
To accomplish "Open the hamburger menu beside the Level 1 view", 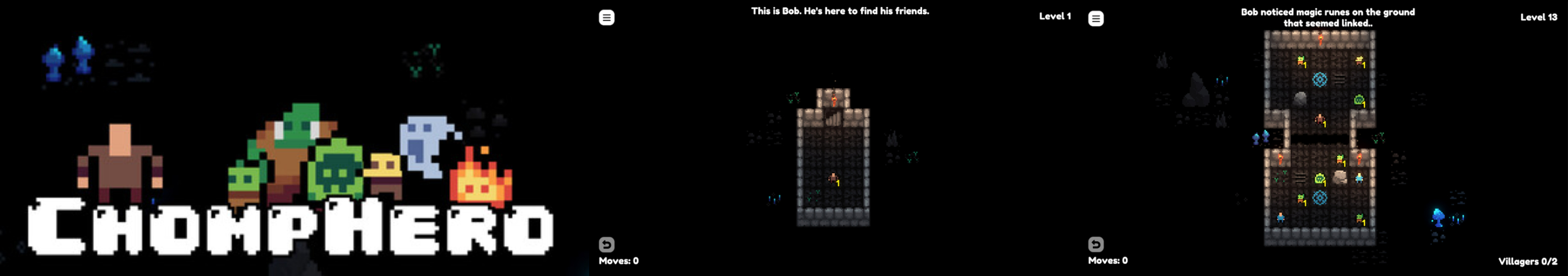I will [606, 18].
